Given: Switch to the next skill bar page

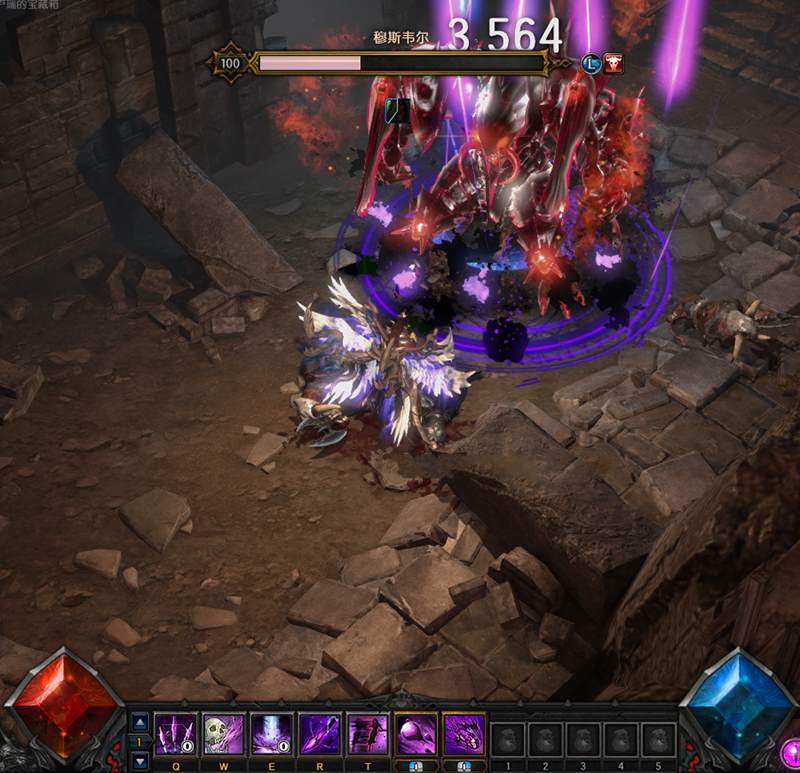Looking at the screenshot, I should point(140,761).
